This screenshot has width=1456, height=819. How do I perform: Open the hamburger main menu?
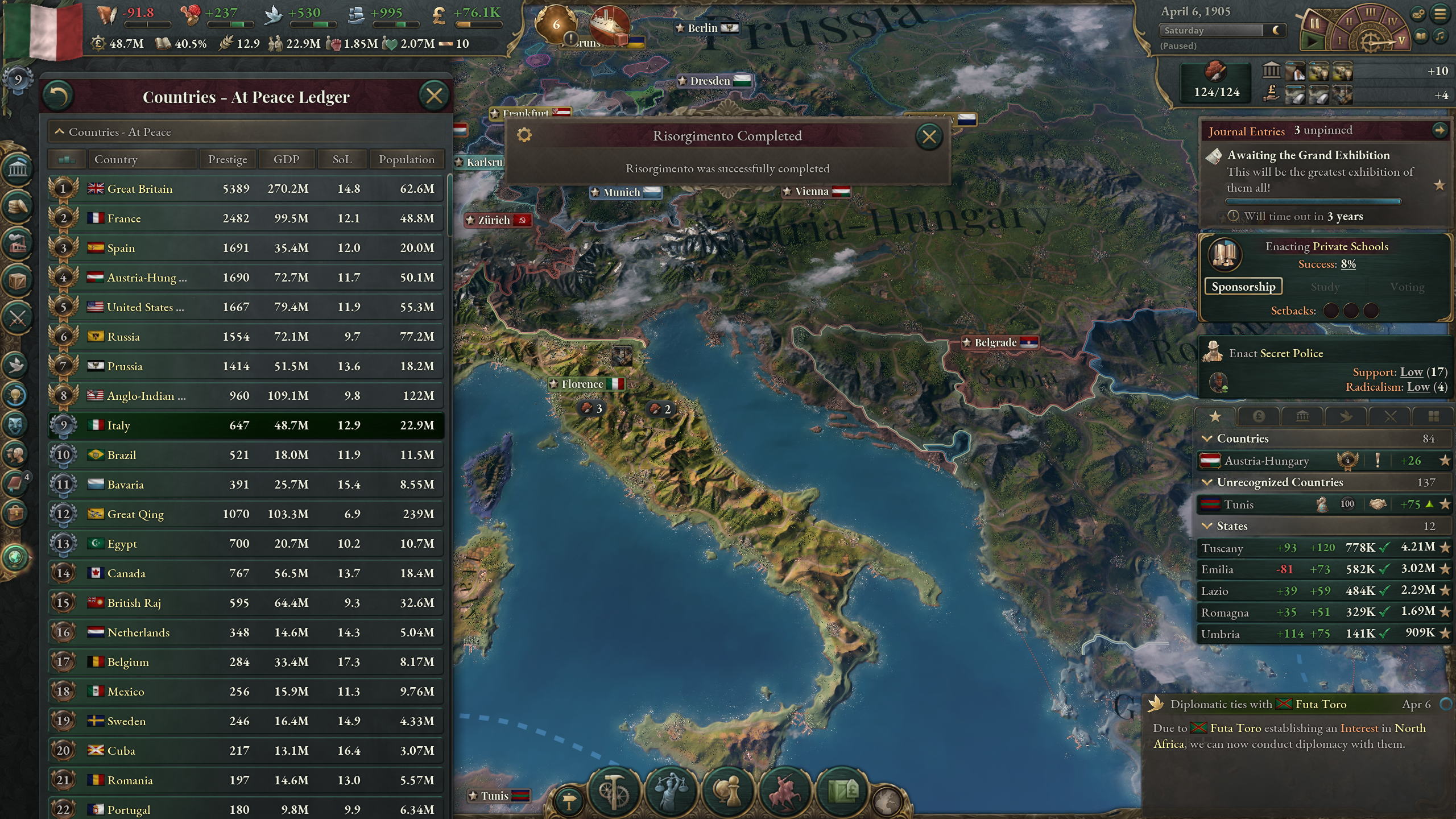[x=1440, y=14]
